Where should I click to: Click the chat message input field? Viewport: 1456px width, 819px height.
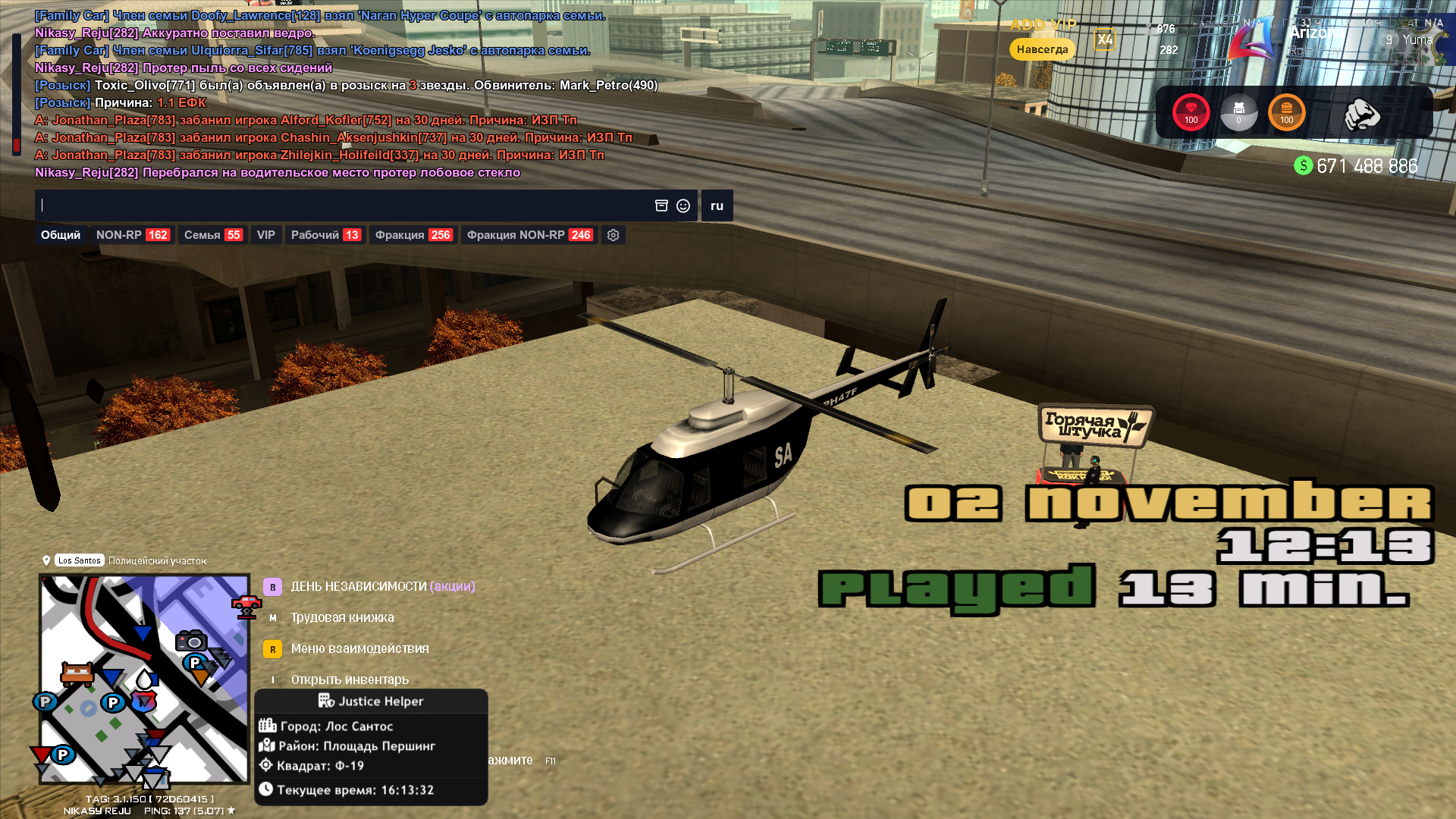tap(341, 206)
